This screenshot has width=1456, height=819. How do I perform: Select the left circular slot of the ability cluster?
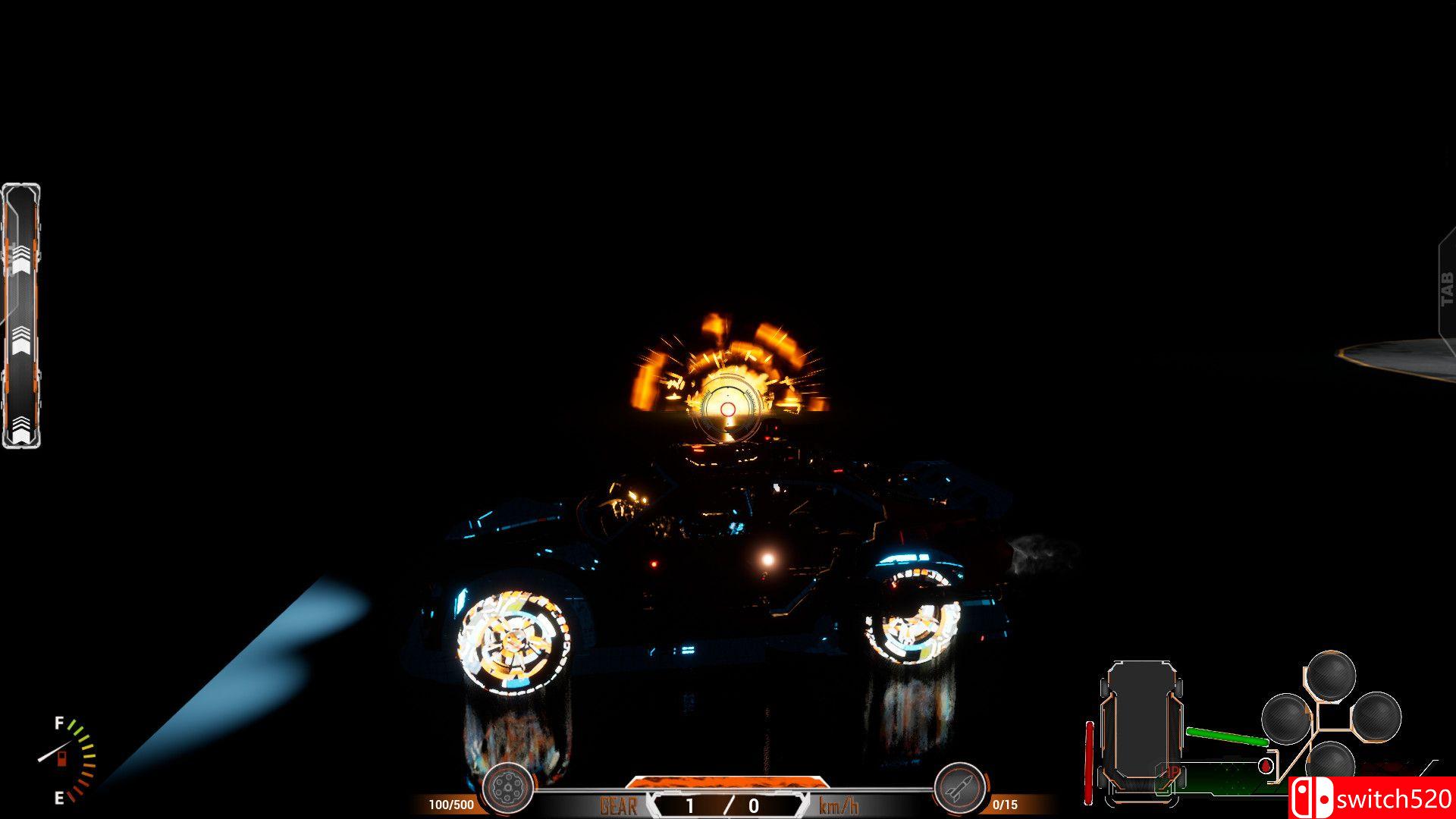point(1285,719)
